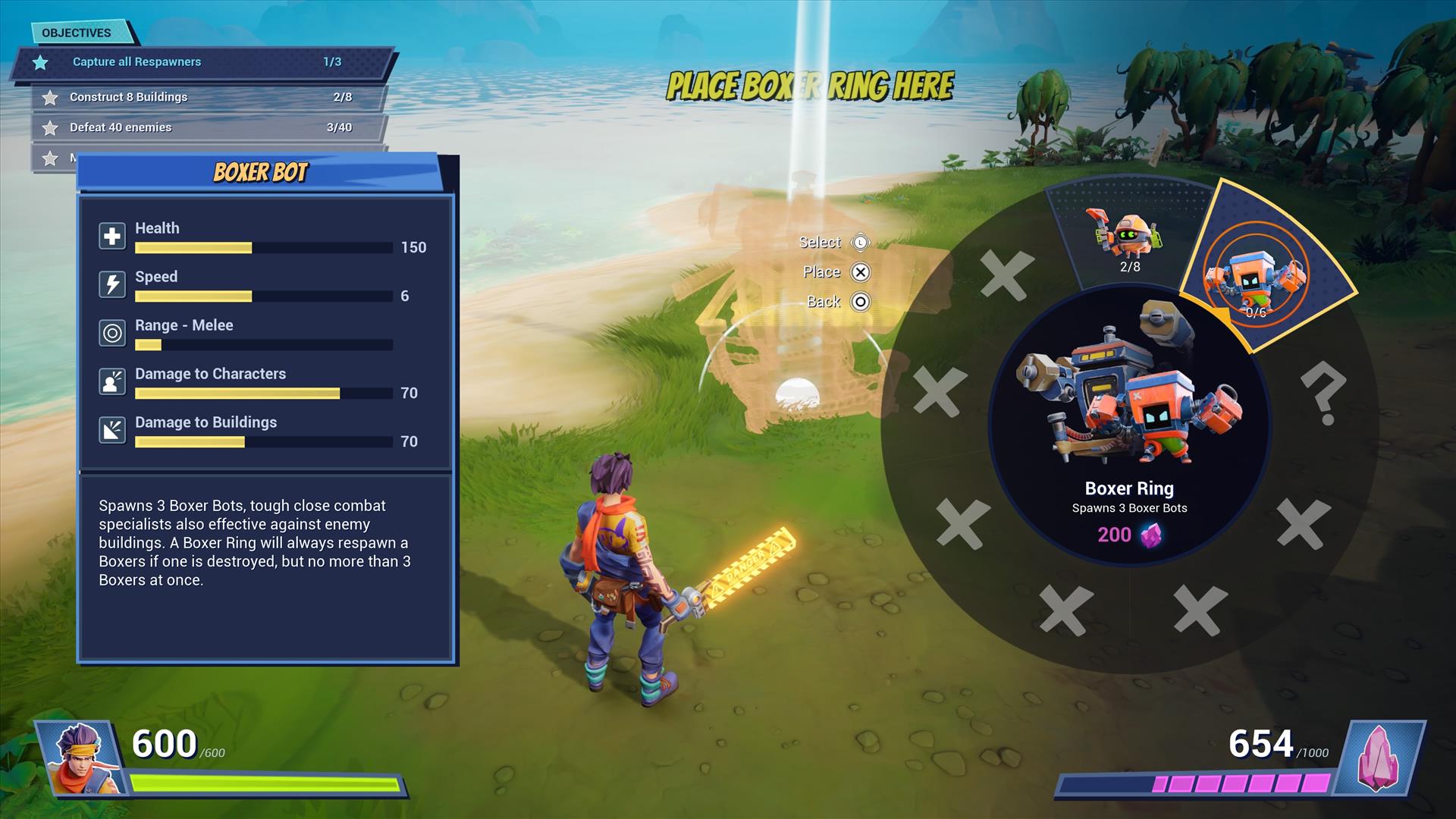Click the Objectives header tab

[x=77, y=33]
